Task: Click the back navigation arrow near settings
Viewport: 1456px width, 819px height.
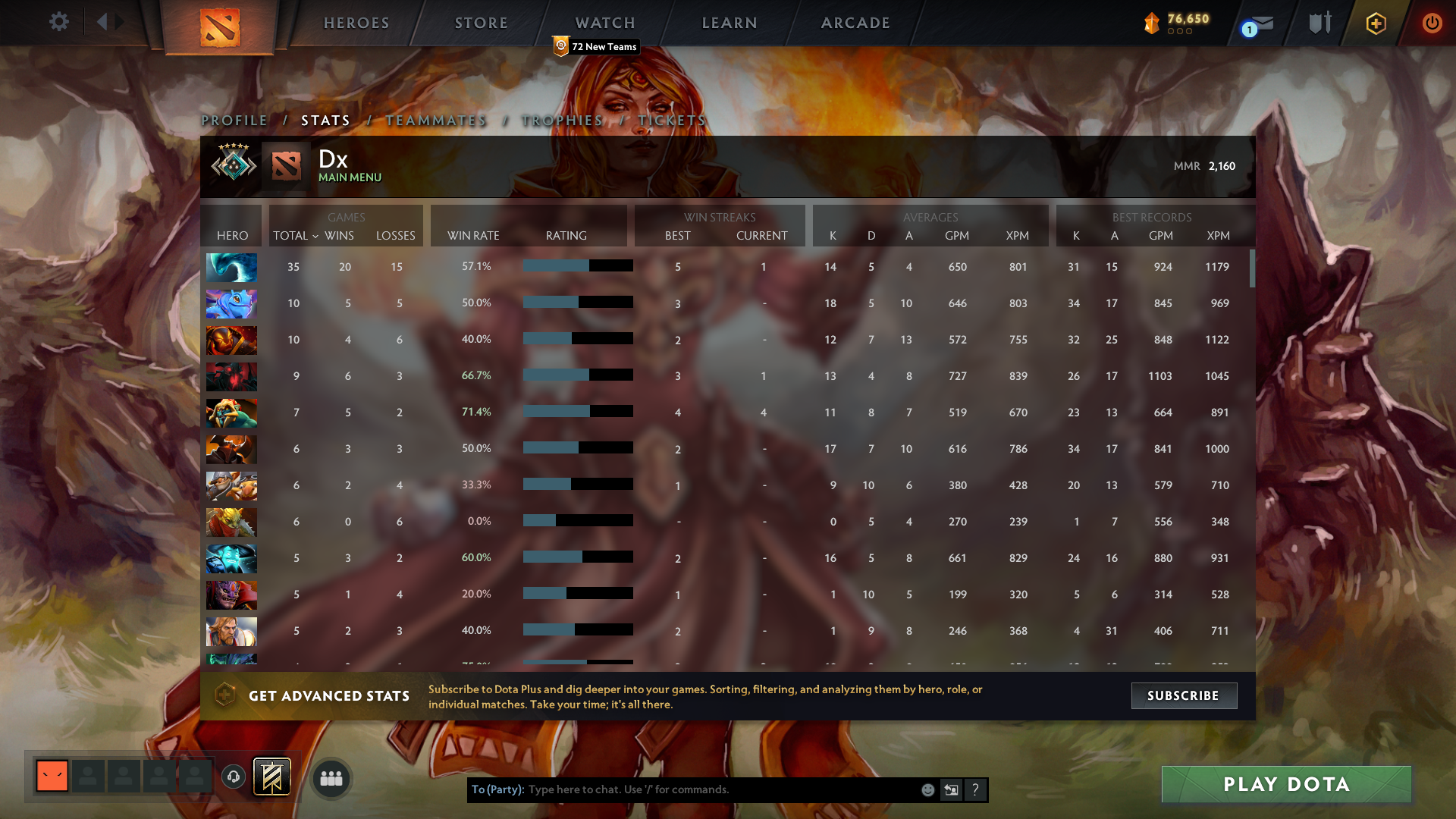Action: (x=104, y=22)
